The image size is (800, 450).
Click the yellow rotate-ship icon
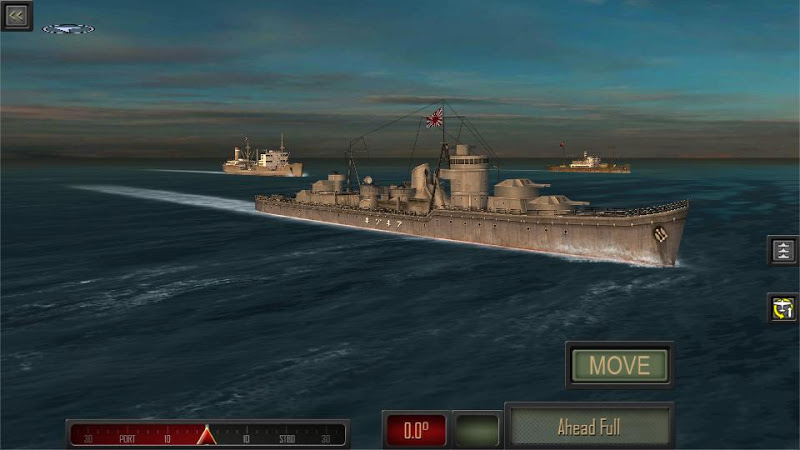(782, 308)
